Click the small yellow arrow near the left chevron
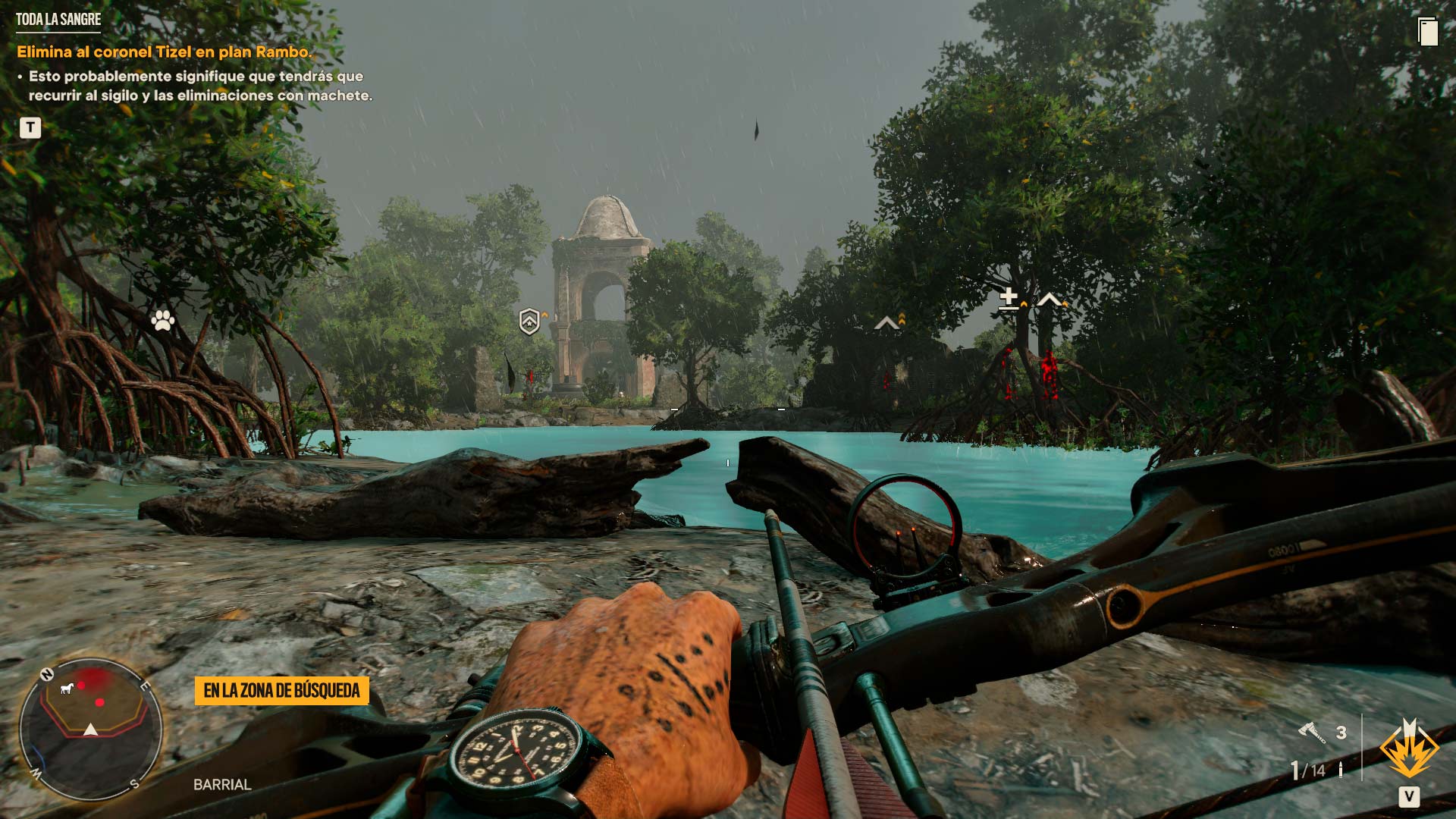The height and width of the screenshot is (819, 1456). coord(902,318)
